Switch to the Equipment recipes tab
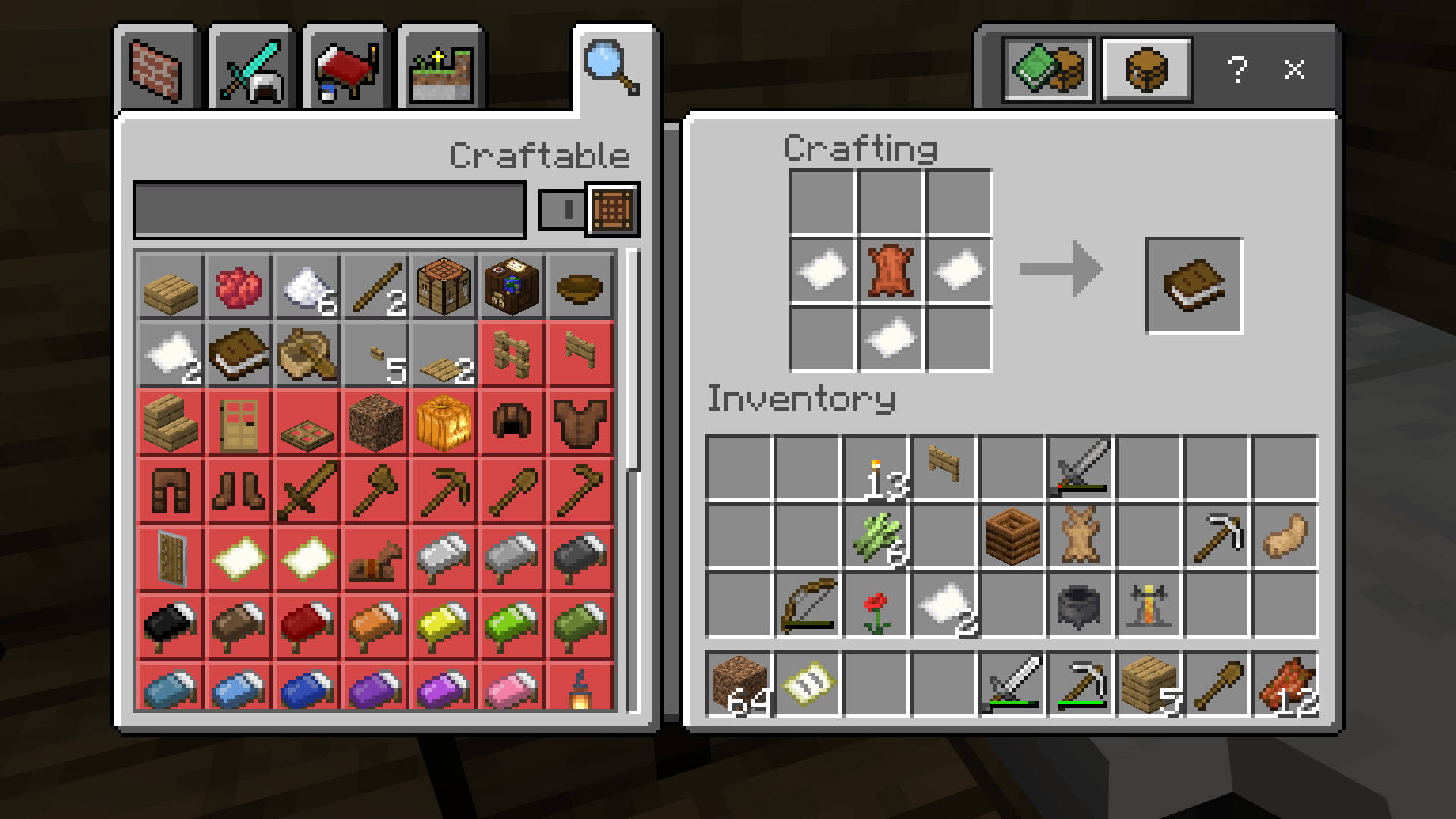The image size is (1456, 819). coord(250,68)
